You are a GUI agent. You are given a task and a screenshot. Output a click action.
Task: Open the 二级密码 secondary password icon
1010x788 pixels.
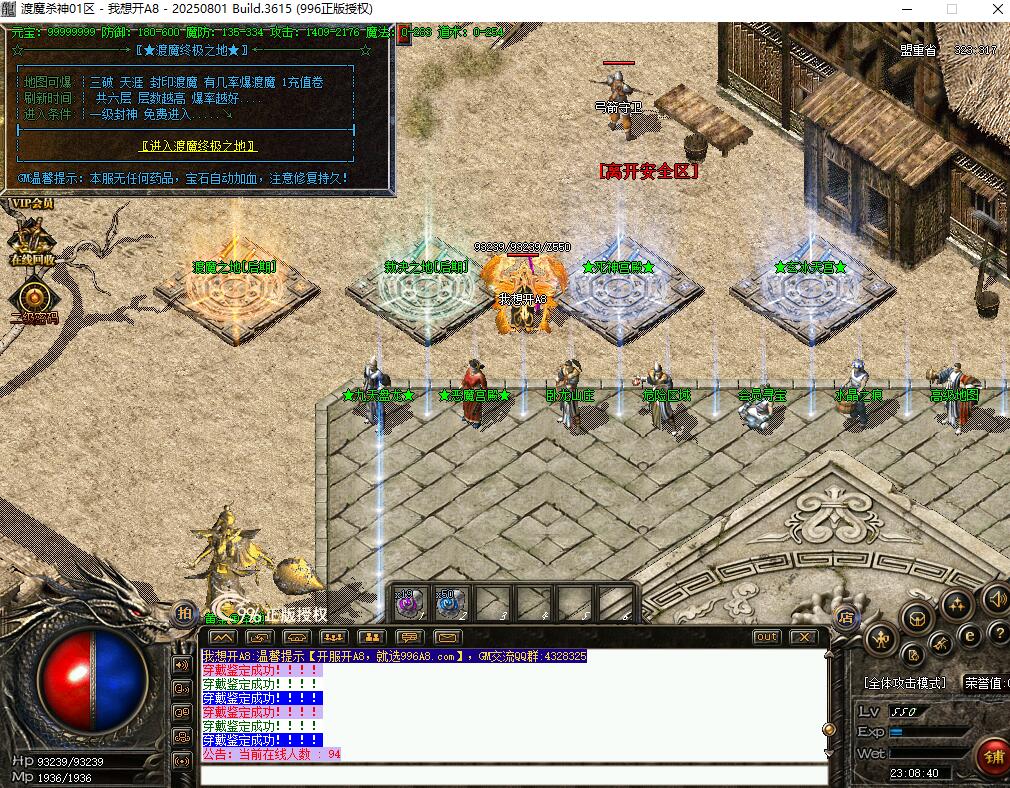(x=34, y=299)
